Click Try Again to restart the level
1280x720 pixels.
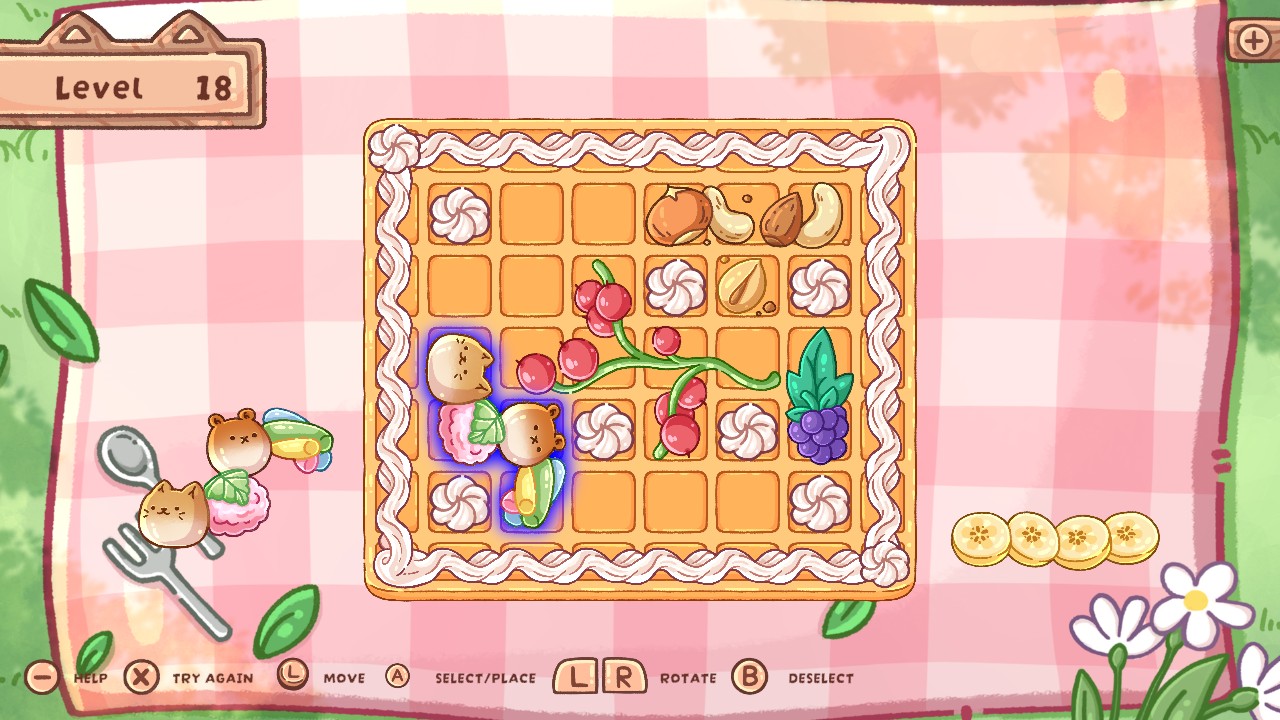point(213,677)
